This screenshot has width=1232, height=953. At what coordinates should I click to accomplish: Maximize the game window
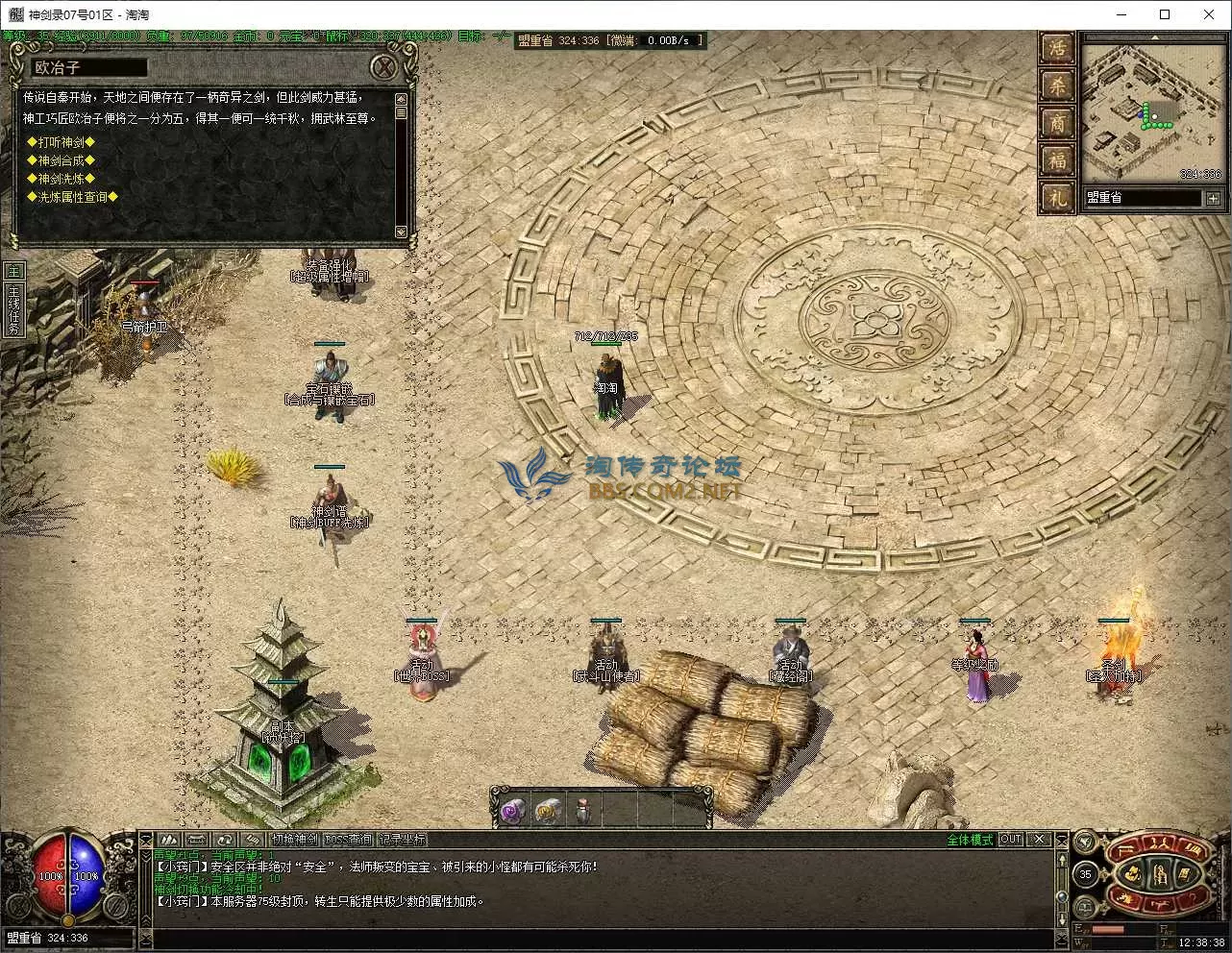(1165, 14)
